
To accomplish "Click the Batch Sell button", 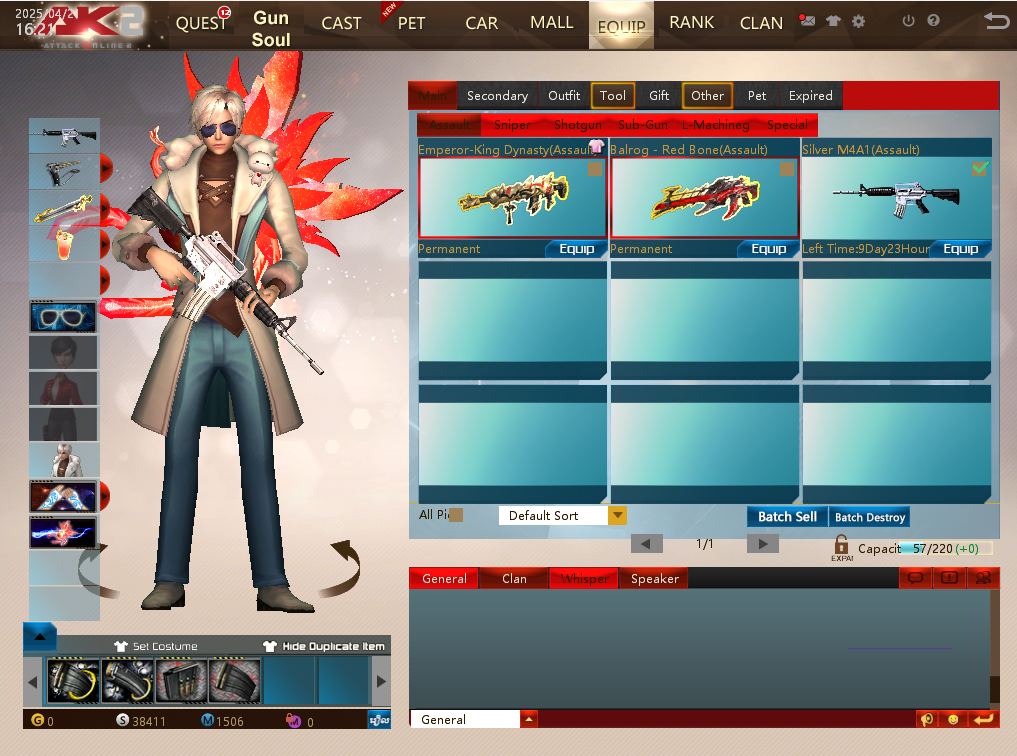I will (787, 517).
